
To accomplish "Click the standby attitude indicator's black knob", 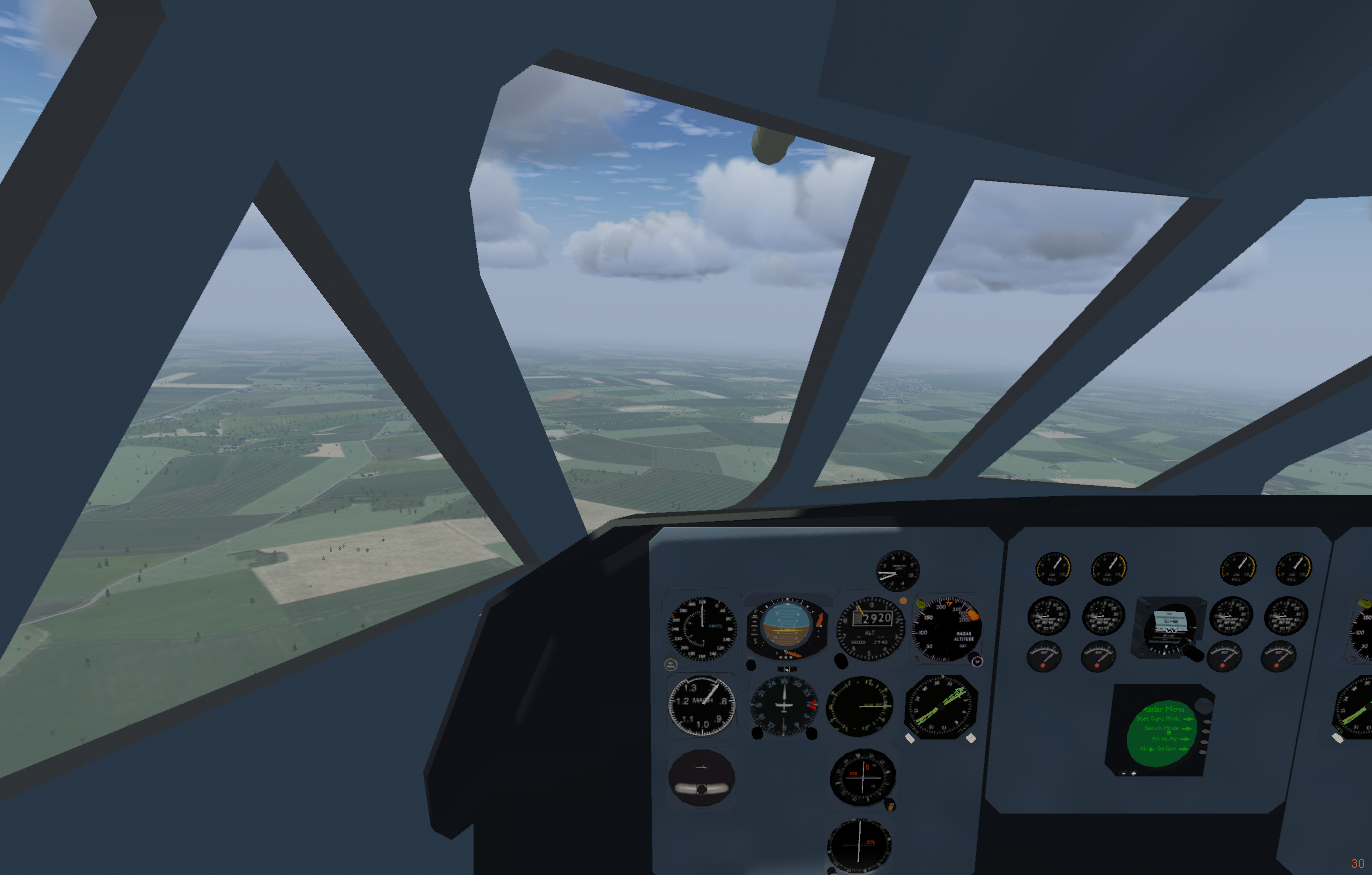I will (701, 790).
